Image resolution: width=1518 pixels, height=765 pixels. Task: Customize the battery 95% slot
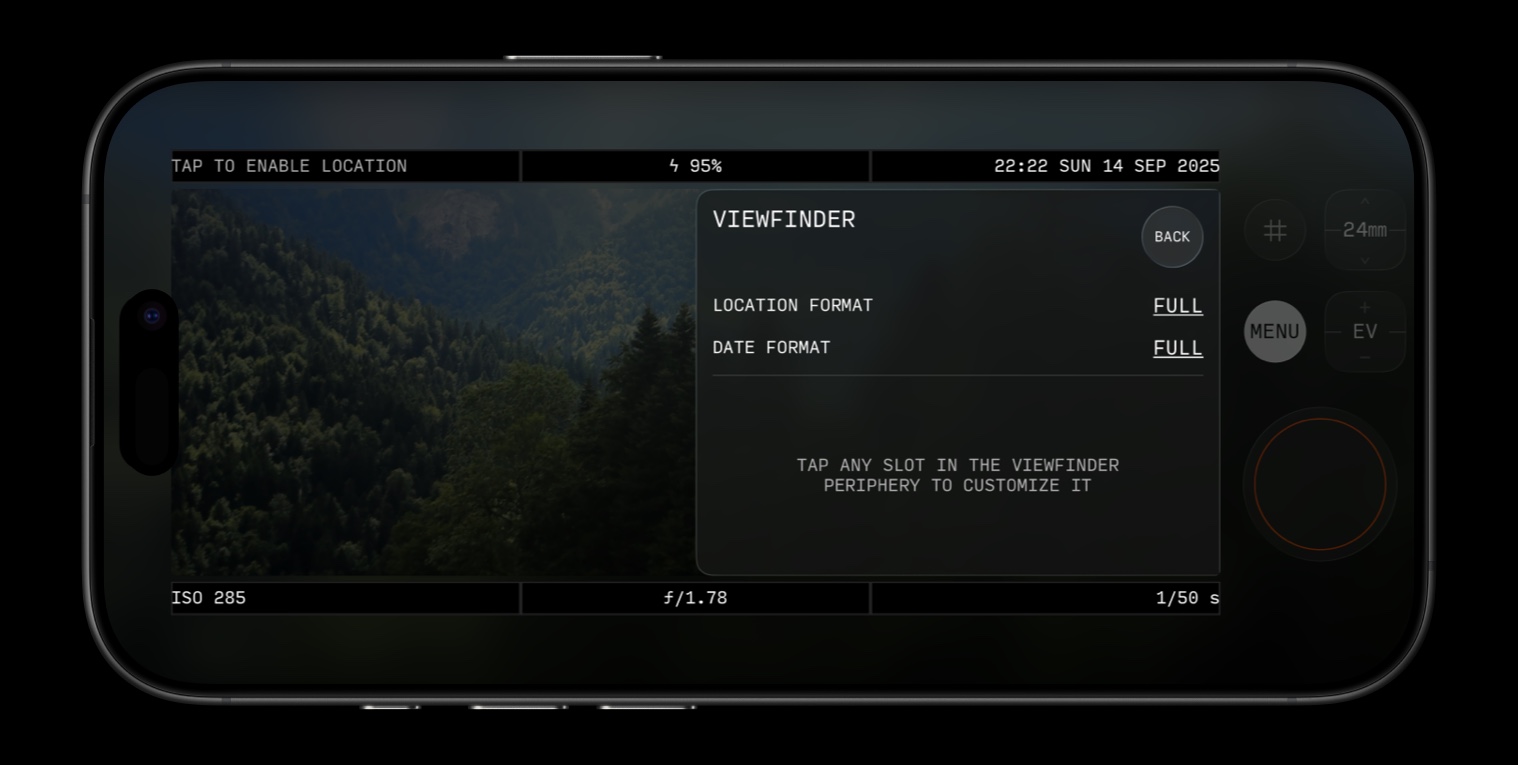pos(695,166)
